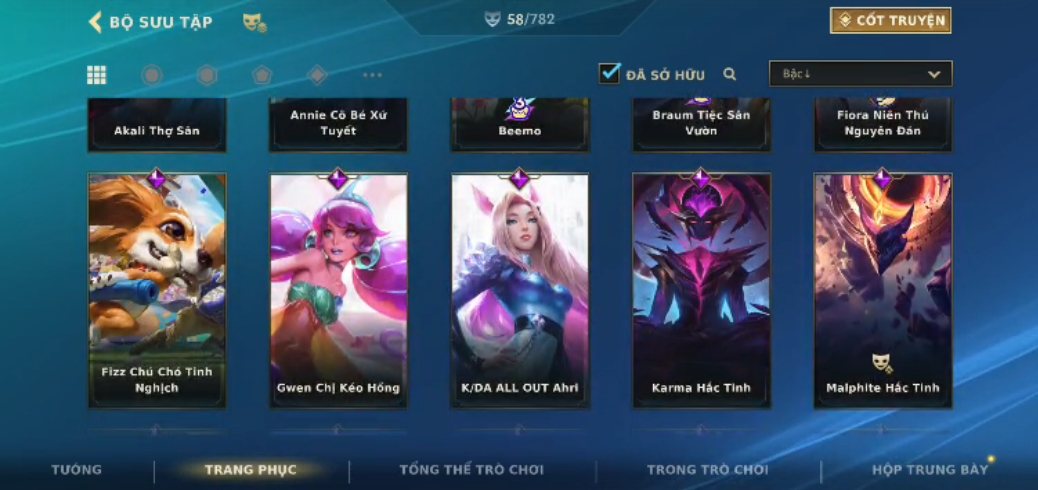This screenshot has width=1038, height=490.
Task: Select the Fizz Chú Chó Tinh Nghịch skin
Action: 157,290
